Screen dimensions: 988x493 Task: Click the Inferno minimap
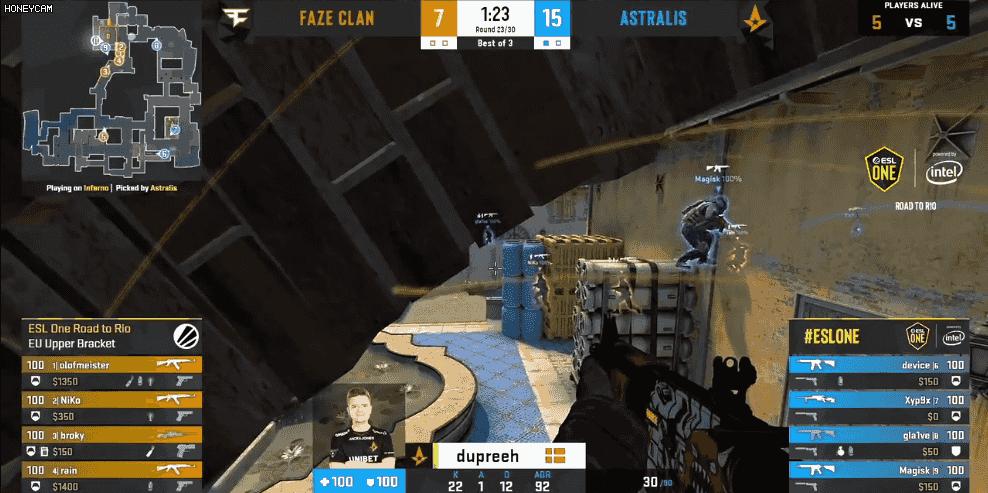tap(110, 90)
